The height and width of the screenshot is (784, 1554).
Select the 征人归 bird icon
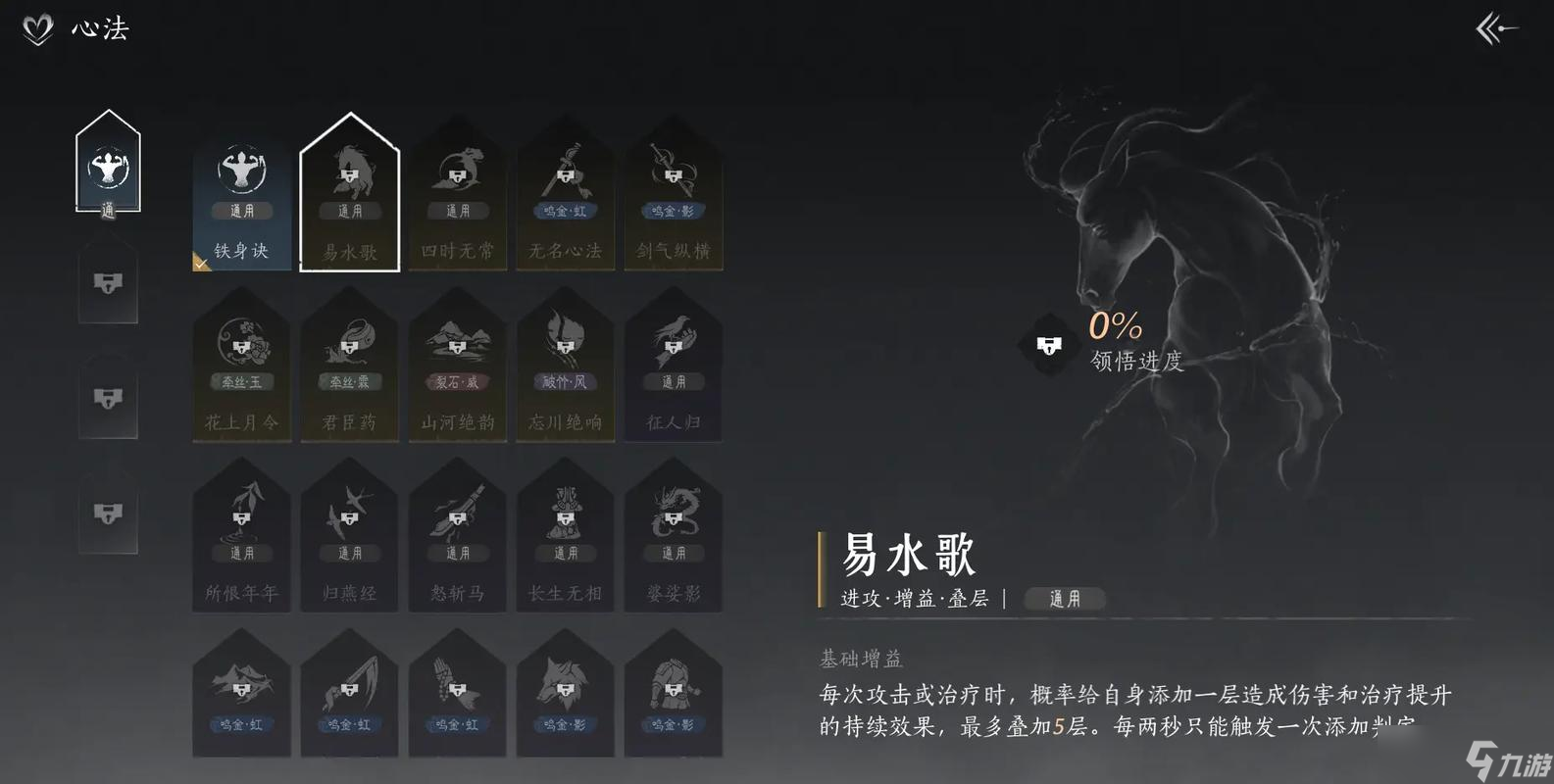(x=674, y=338)
